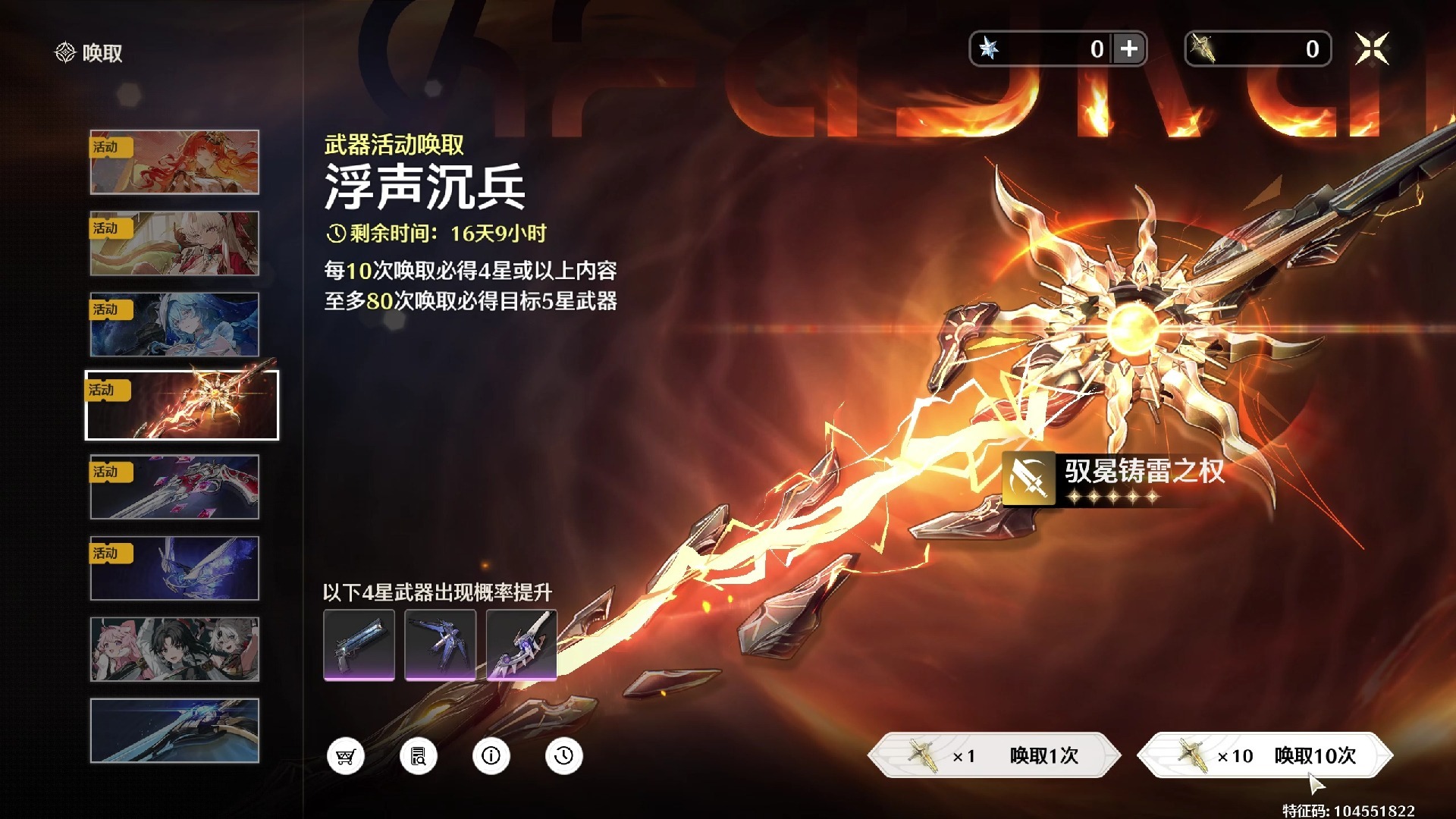Open the shop exchange cart icon
The image size is (1456, 819).
(x=346, y=756)
